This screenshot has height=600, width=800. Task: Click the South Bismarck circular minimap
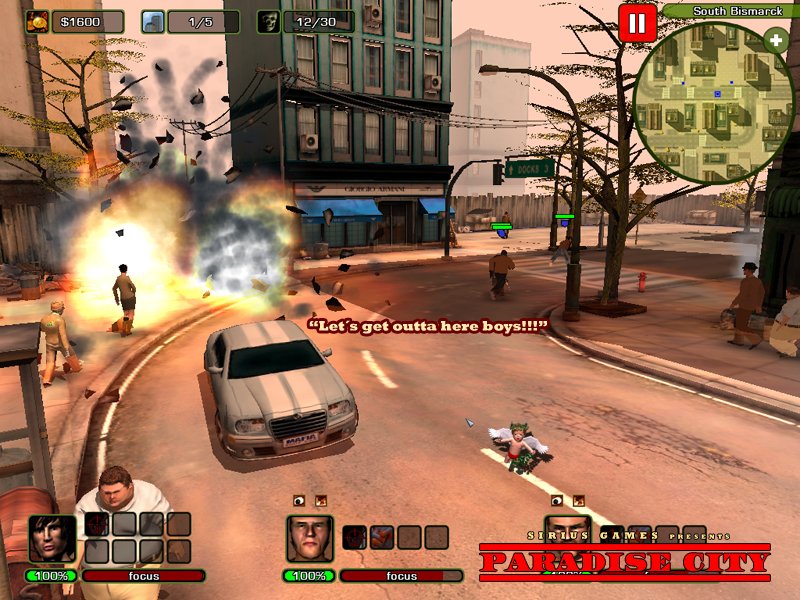[x=712, y=96]
